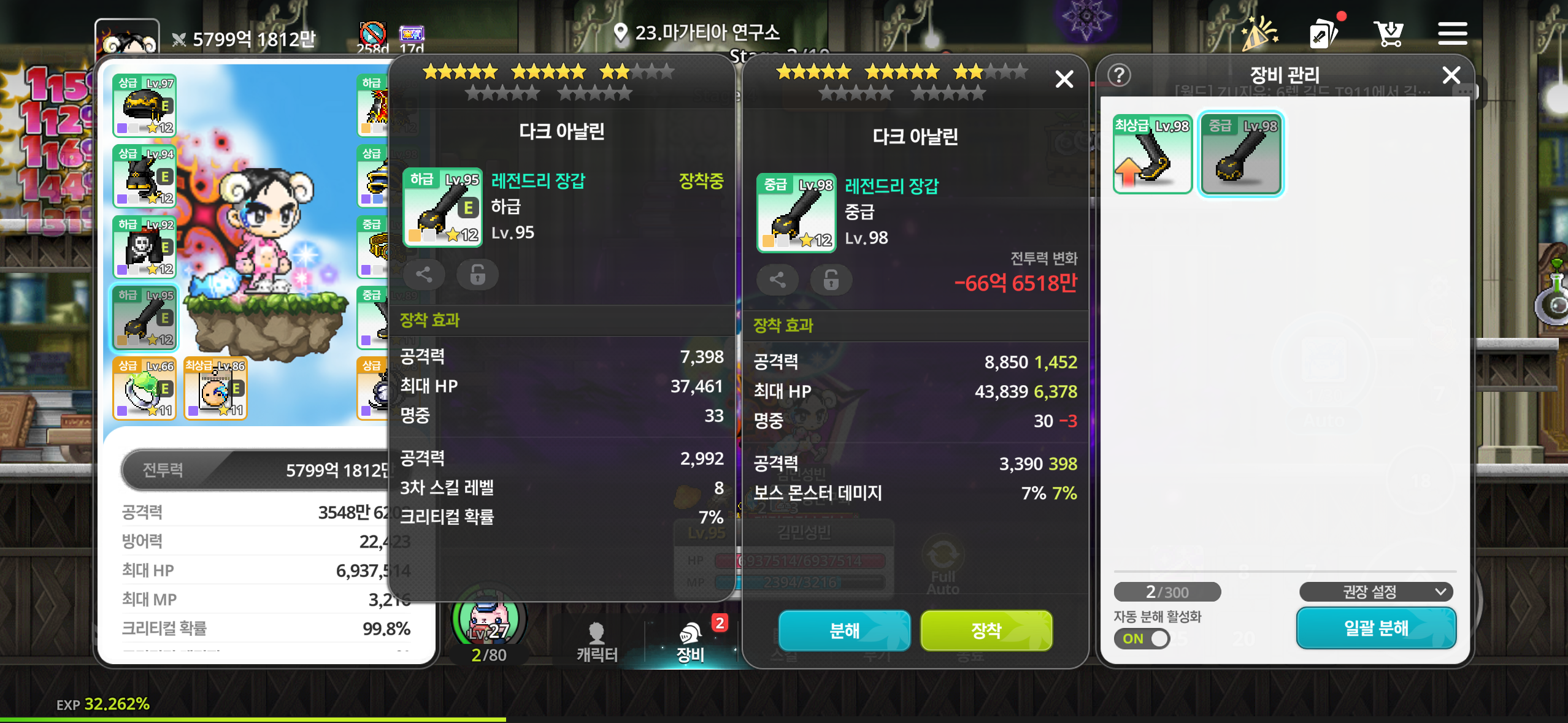Viewport: 1568px width, 723px height.
Task: Start bulk disassembly with 일괄 분해
Action: [x=1375, y=627]
